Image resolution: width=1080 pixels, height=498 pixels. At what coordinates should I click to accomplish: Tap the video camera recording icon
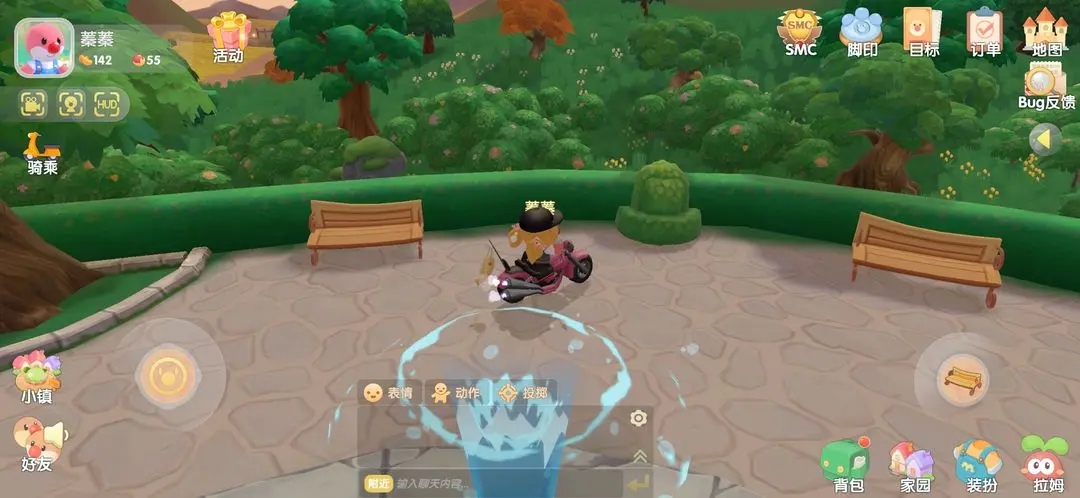(35, 104)
